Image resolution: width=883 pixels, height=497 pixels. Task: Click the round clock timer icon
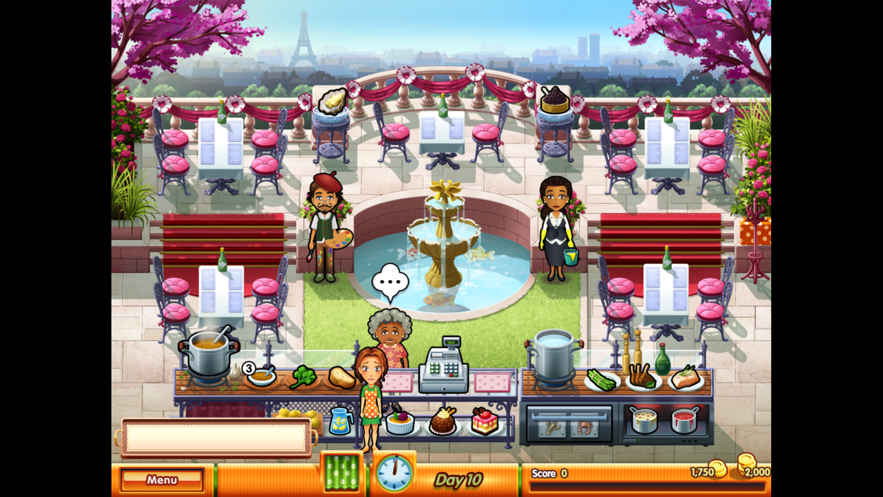coord(394,472)
